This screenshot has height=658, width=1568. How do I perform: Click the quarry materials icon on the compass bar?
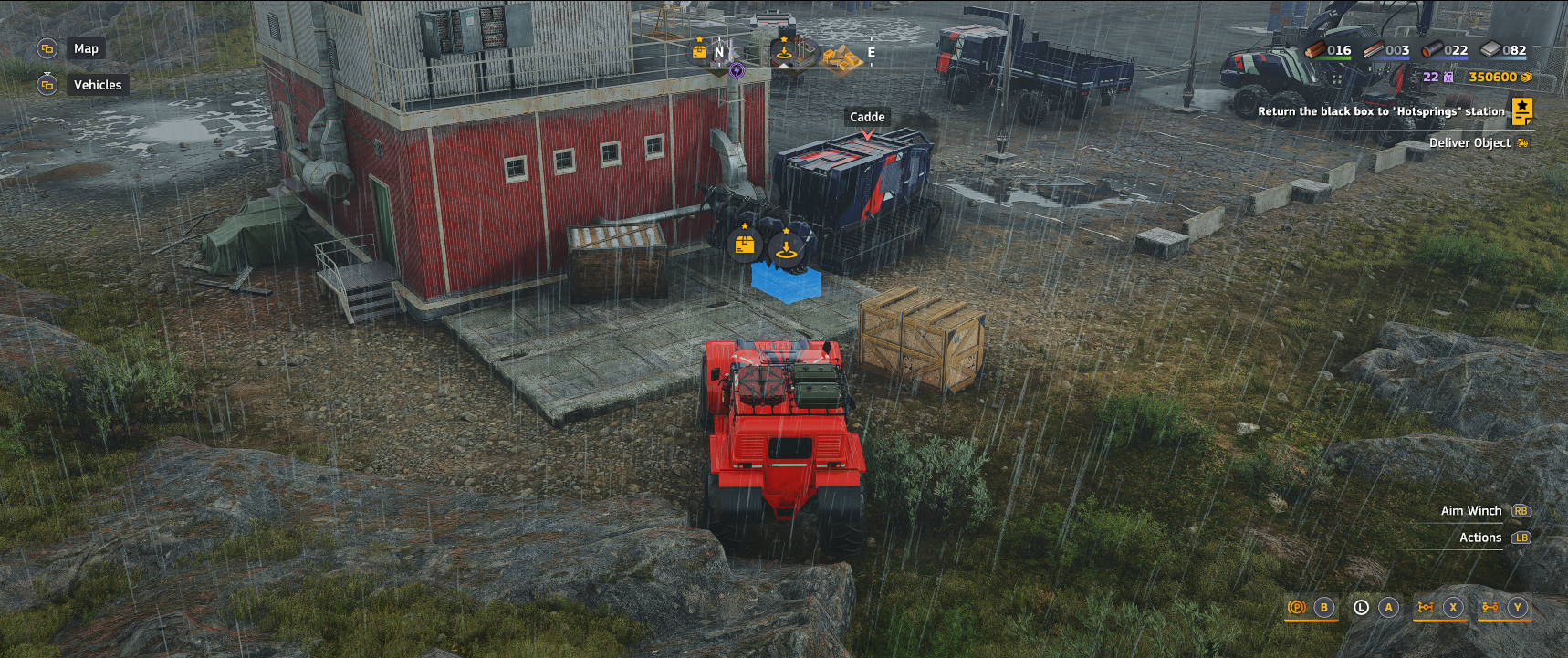pyautogui.click(x=842, y=57)
